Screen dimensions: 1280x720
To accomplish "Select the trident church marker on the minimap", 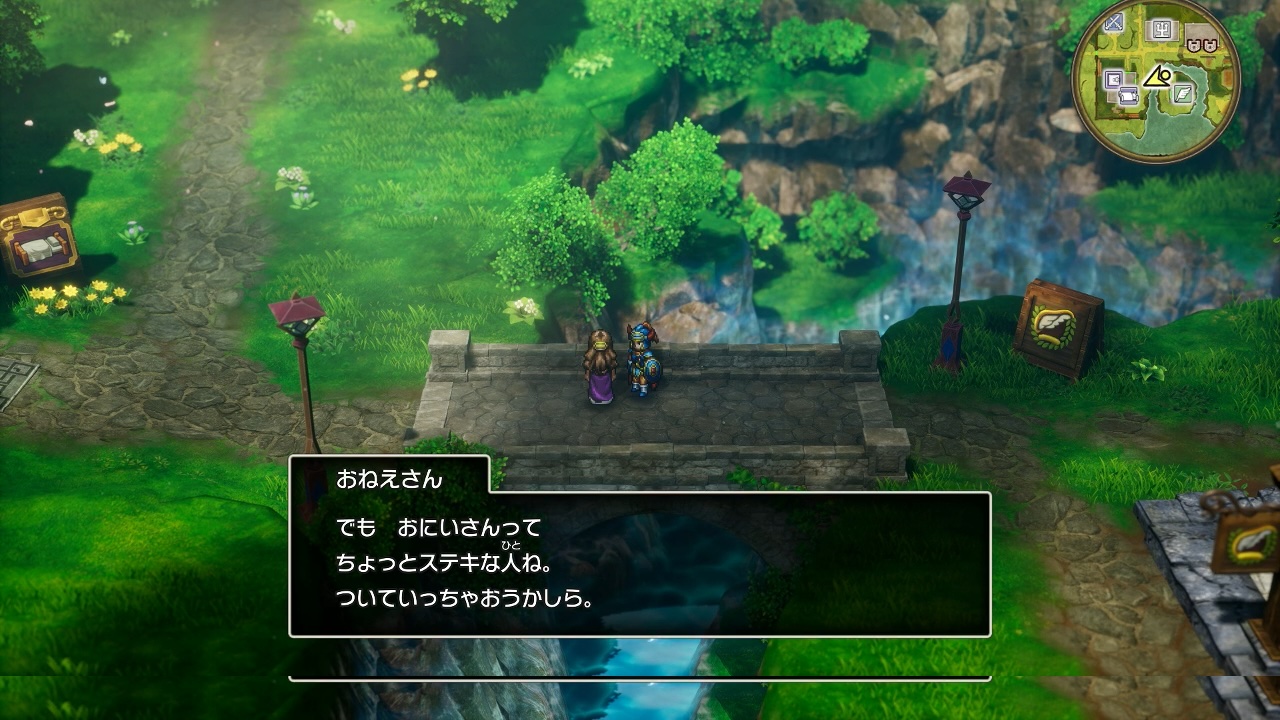I will (x=1161, y=30).
